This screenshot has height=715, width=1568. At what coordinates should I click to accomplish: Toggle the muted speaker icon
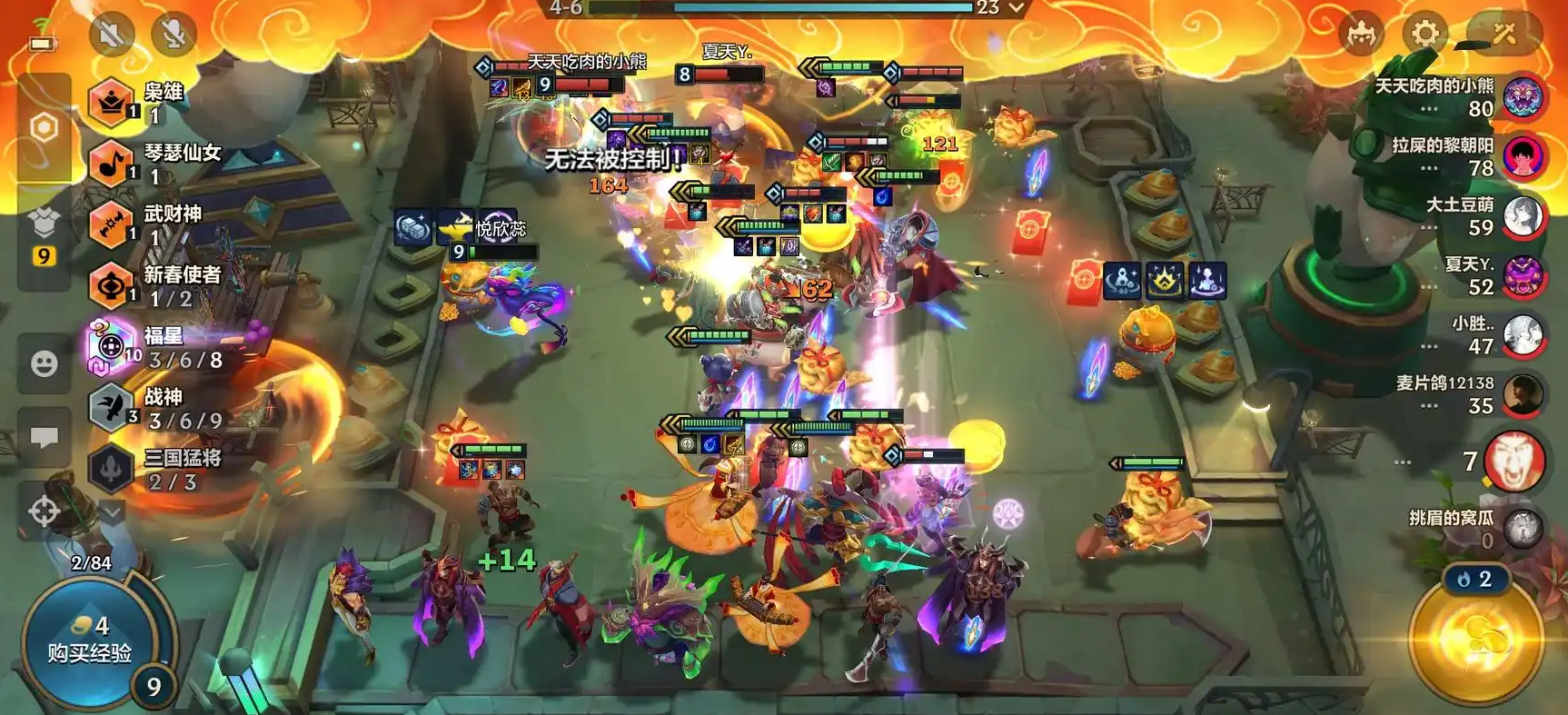pos(112,35)
